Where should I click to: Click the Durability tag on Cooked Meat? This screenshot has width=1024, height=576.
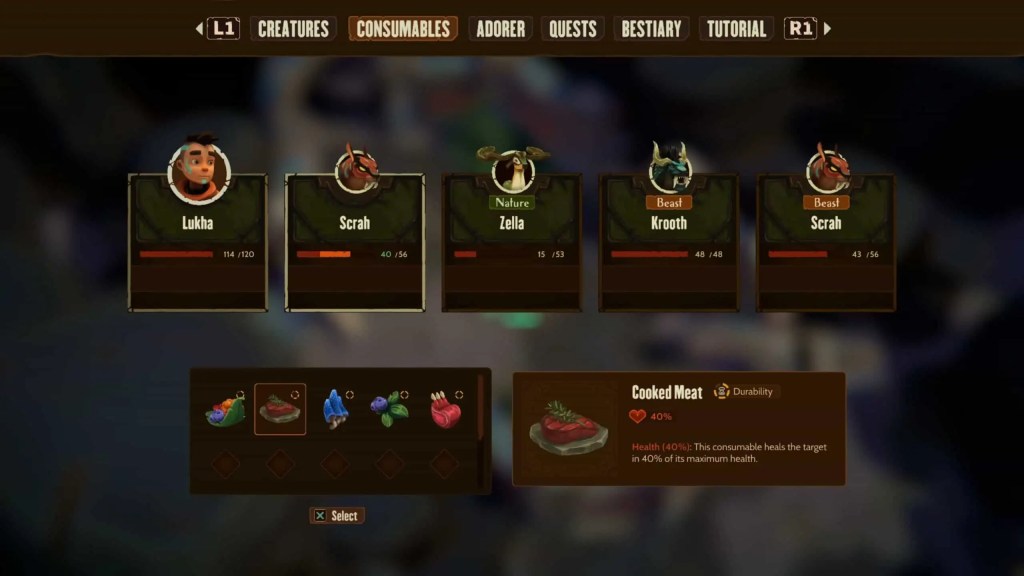point(745,392)
